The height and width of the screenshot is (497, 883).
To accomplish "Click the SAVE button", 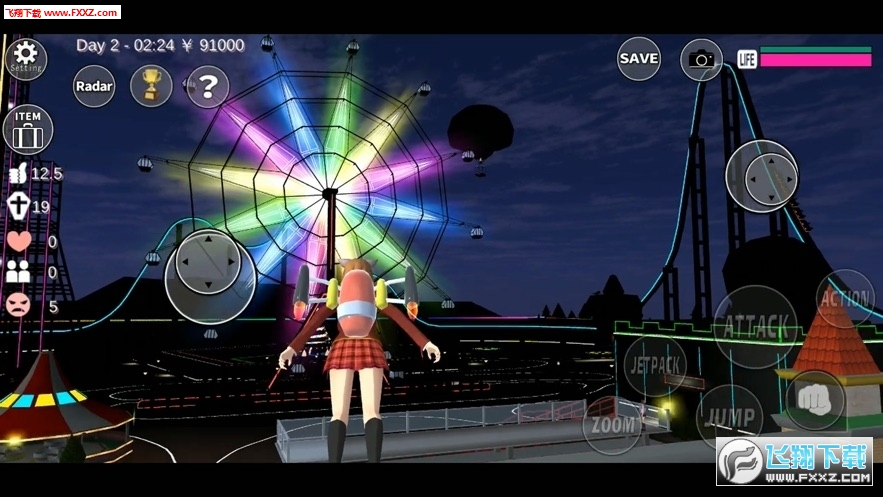I will point(638,58).
